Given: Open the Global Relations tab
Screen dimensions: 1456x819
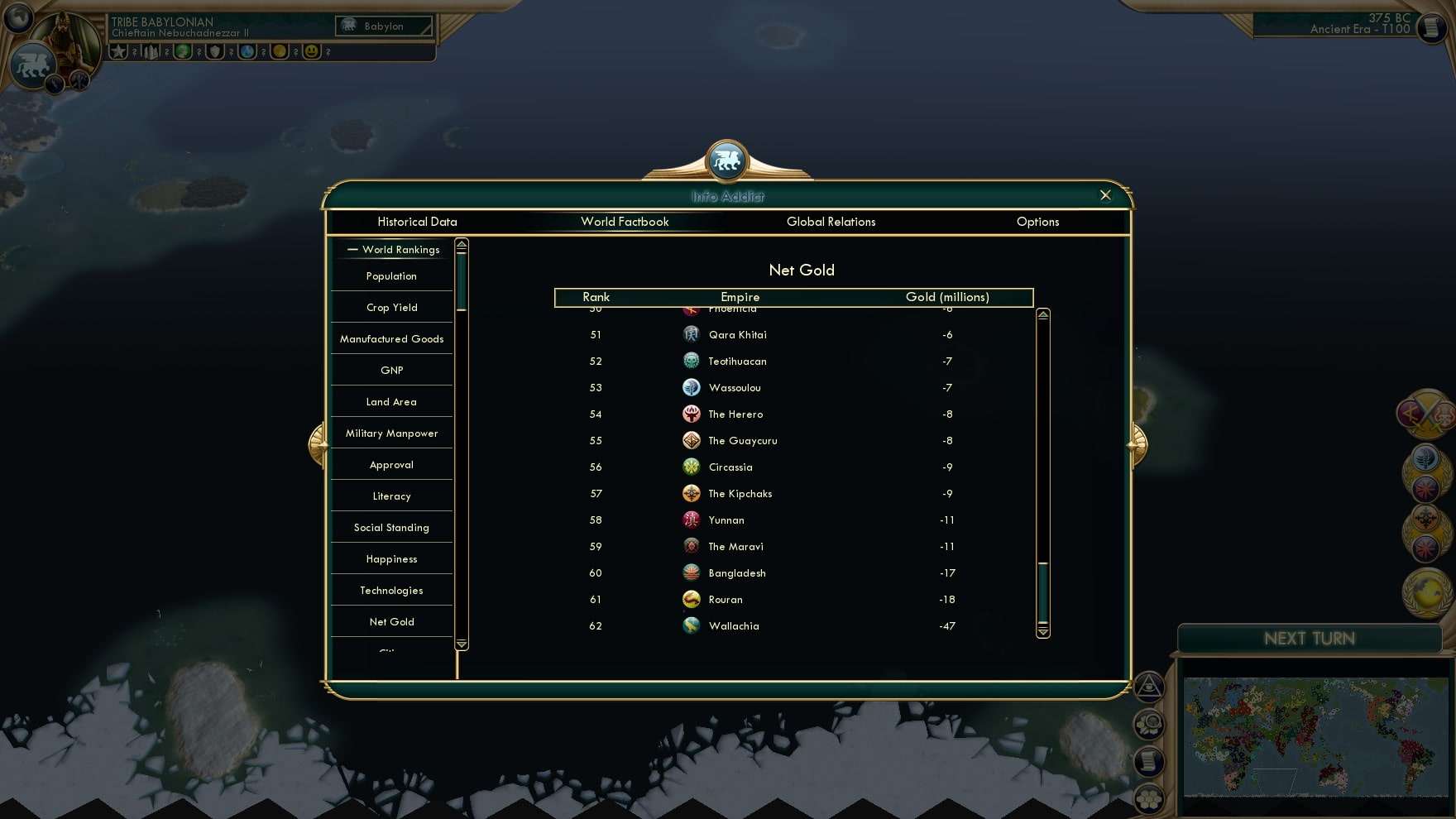Looking at the screenshot, I should pos(831,222).
